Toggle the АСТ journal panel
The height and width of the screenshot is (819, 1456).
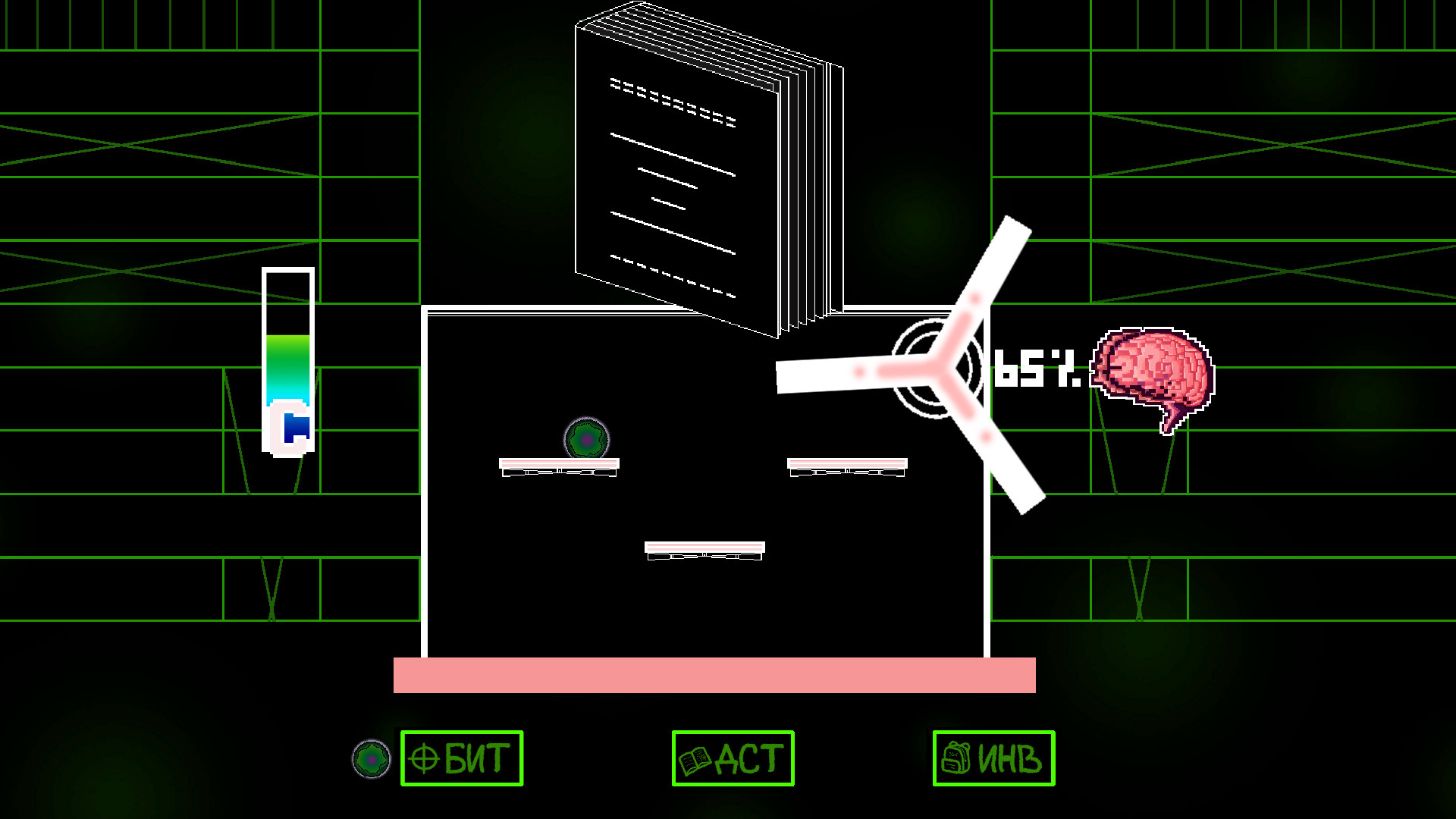(733, 758)
